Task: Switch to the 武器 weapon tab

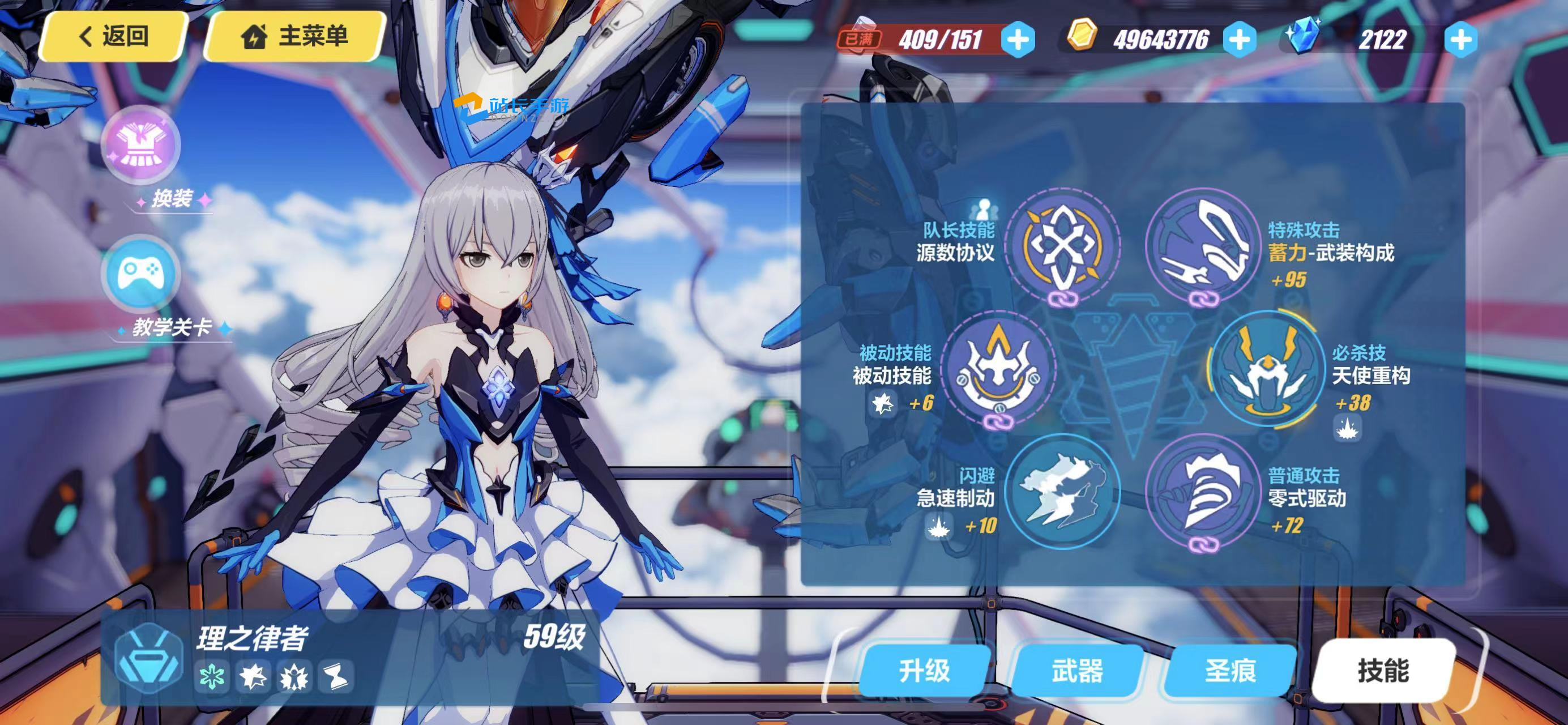Action: click(x=1077, y=671)
